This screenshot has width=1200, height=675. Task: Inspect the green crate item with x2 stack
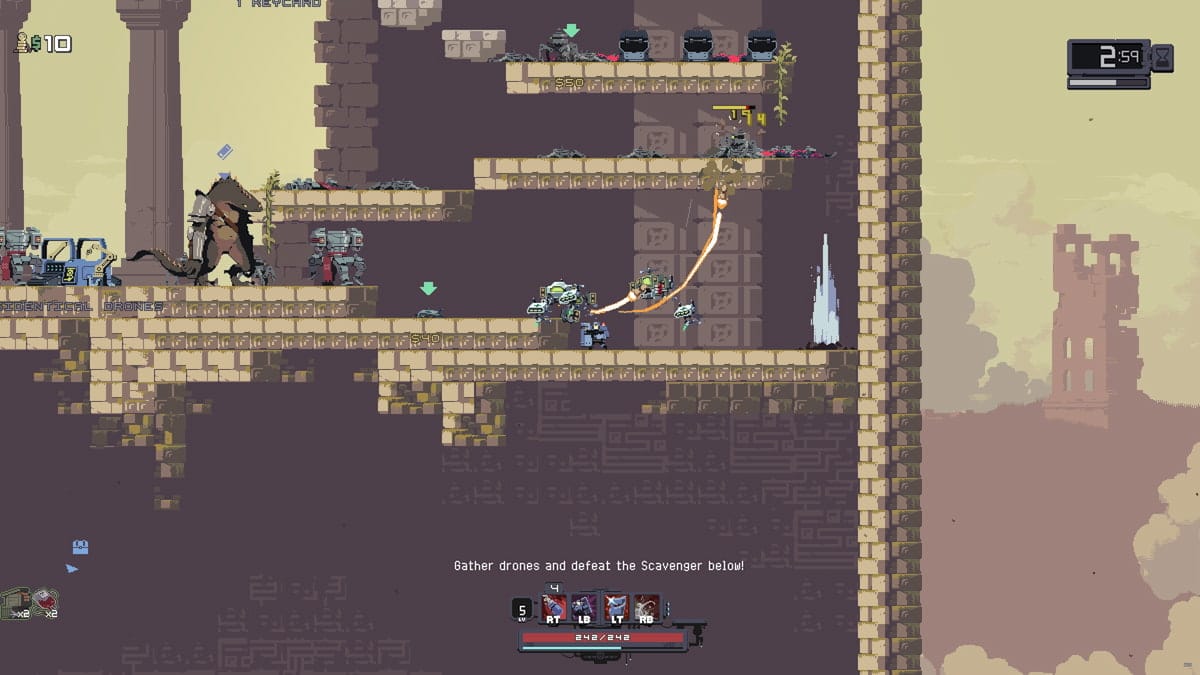[14, 600]
